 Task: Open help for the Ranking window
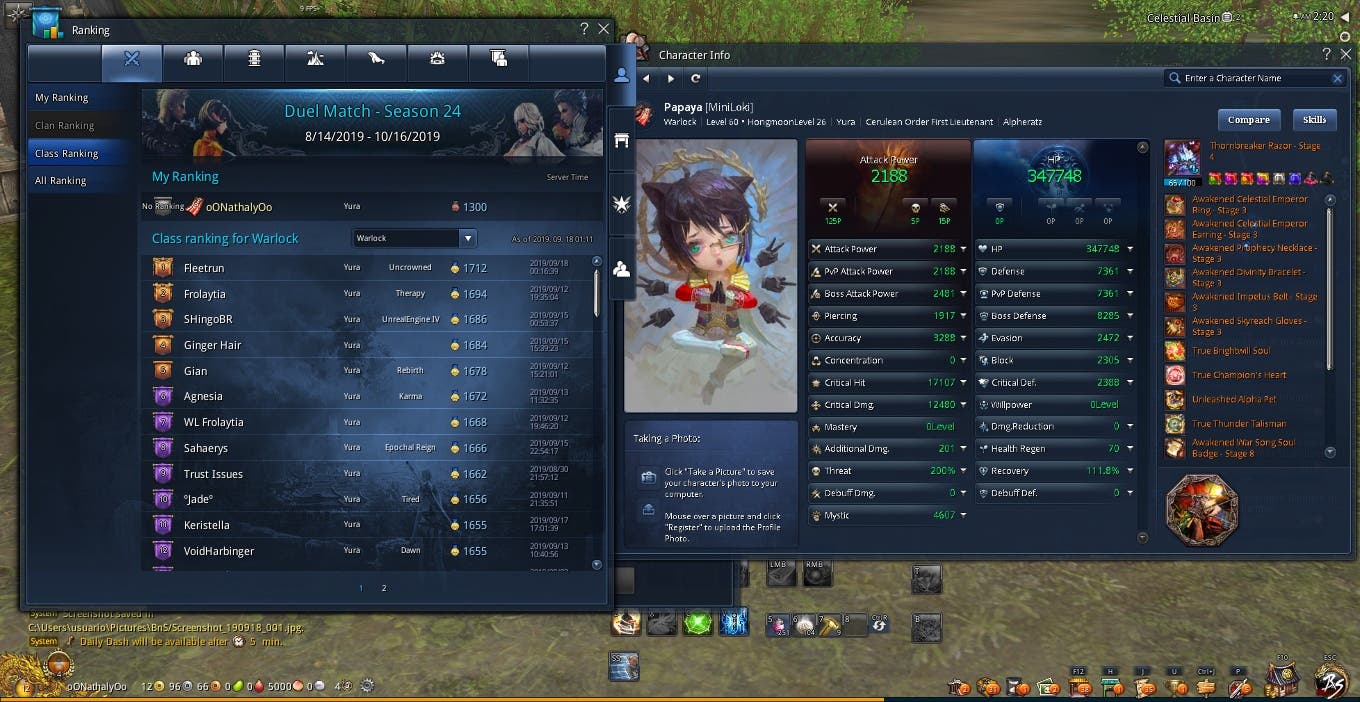[584, 30]
